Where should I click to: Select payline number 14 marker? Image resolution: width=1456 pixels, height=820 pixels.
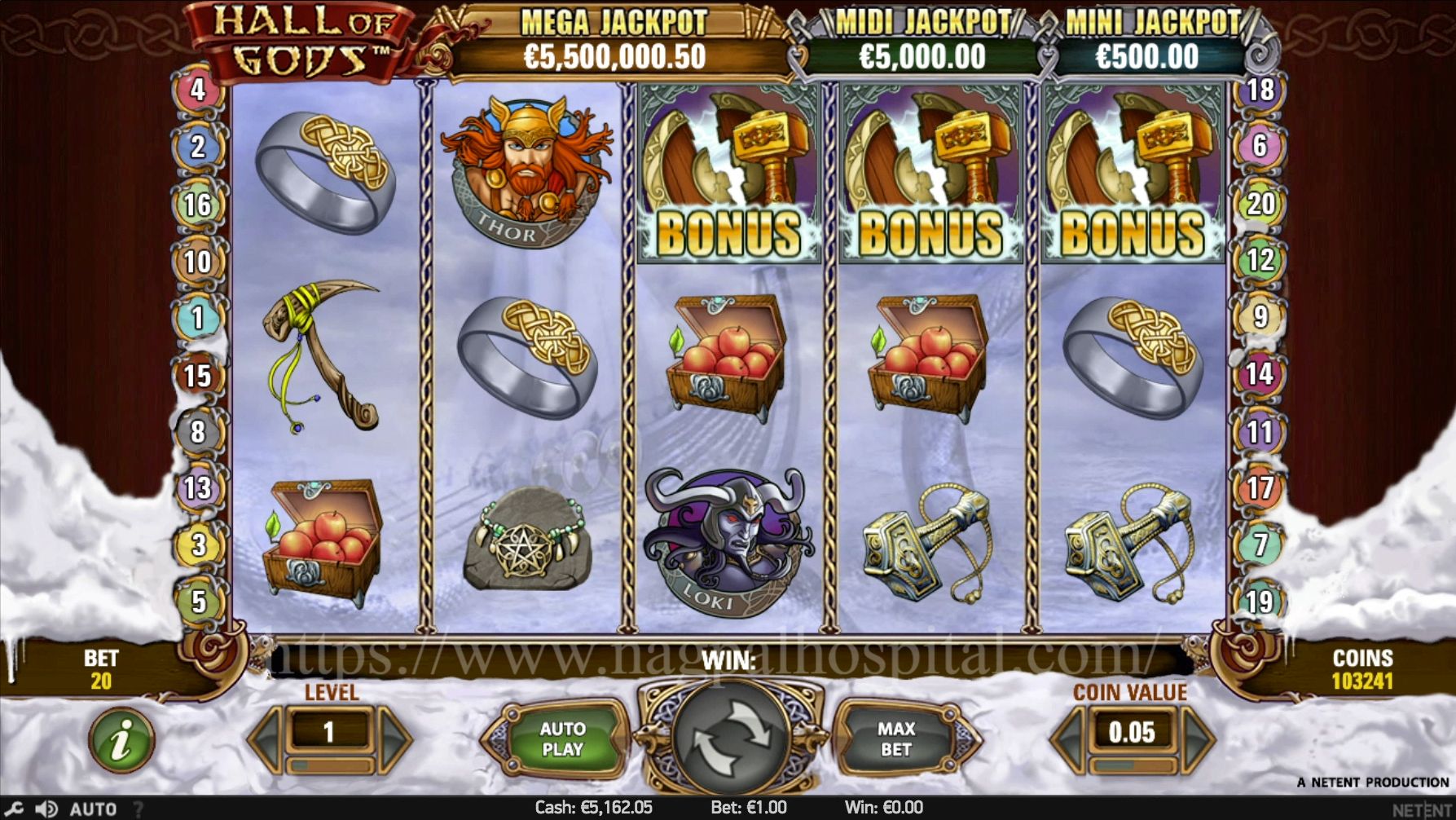[1260, 374]
